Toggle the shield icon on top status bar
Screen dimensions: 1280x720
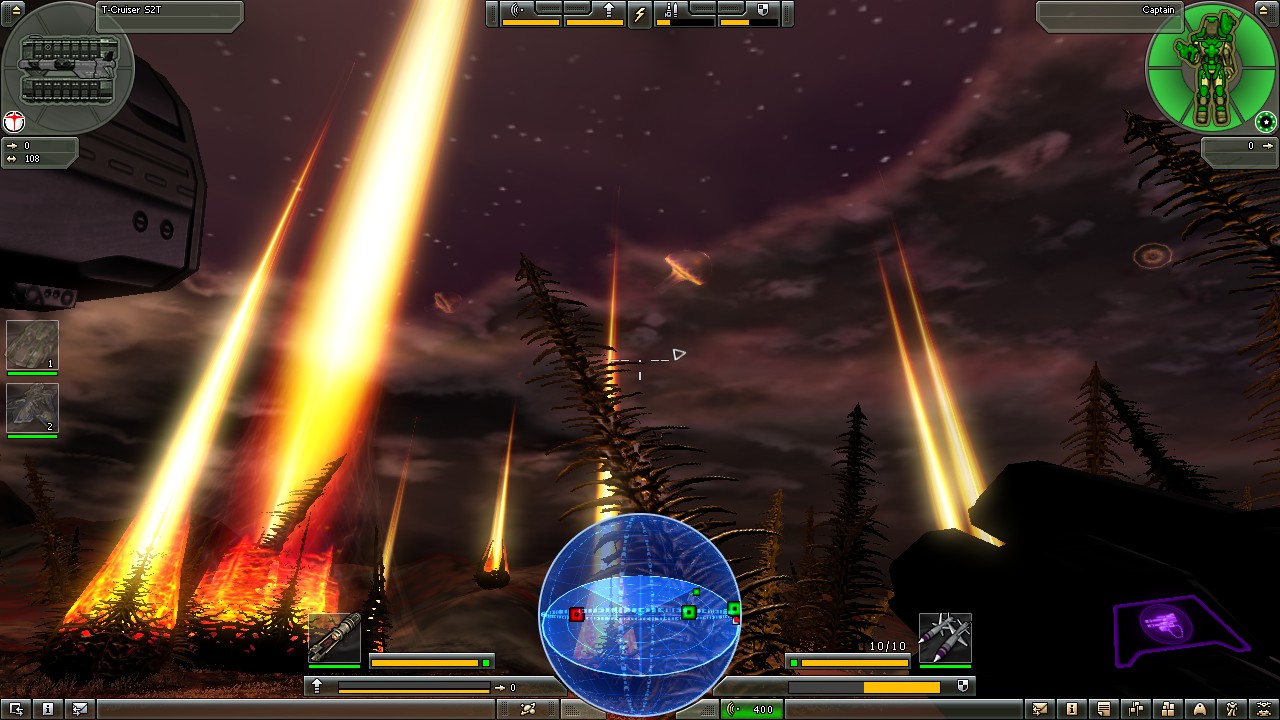[x=763, y=9]
